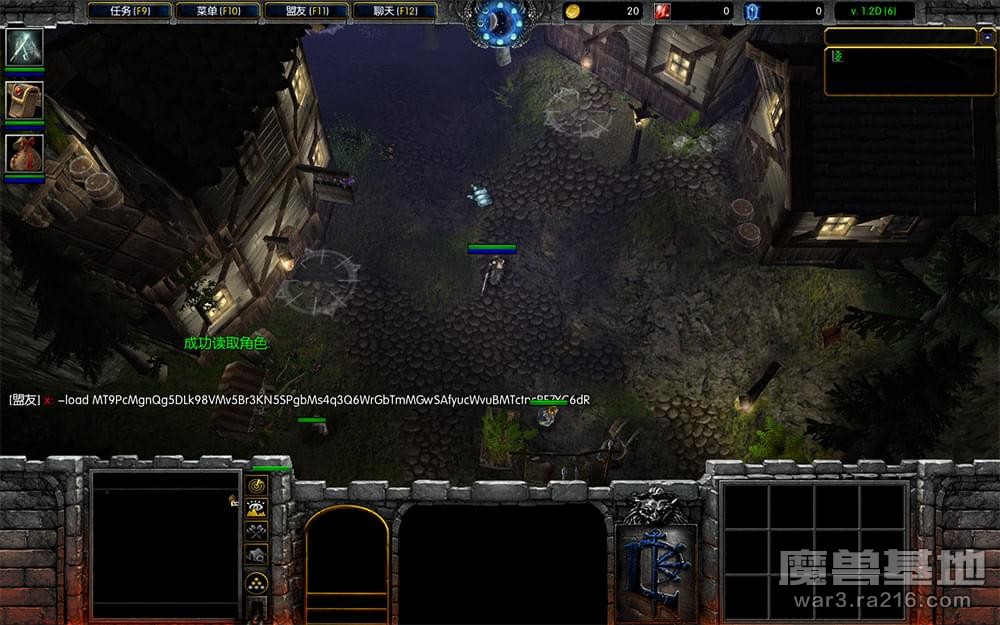Click the gold coin resource icon
The width and height of the screenshot is (1000, 625).
point(573,11)
